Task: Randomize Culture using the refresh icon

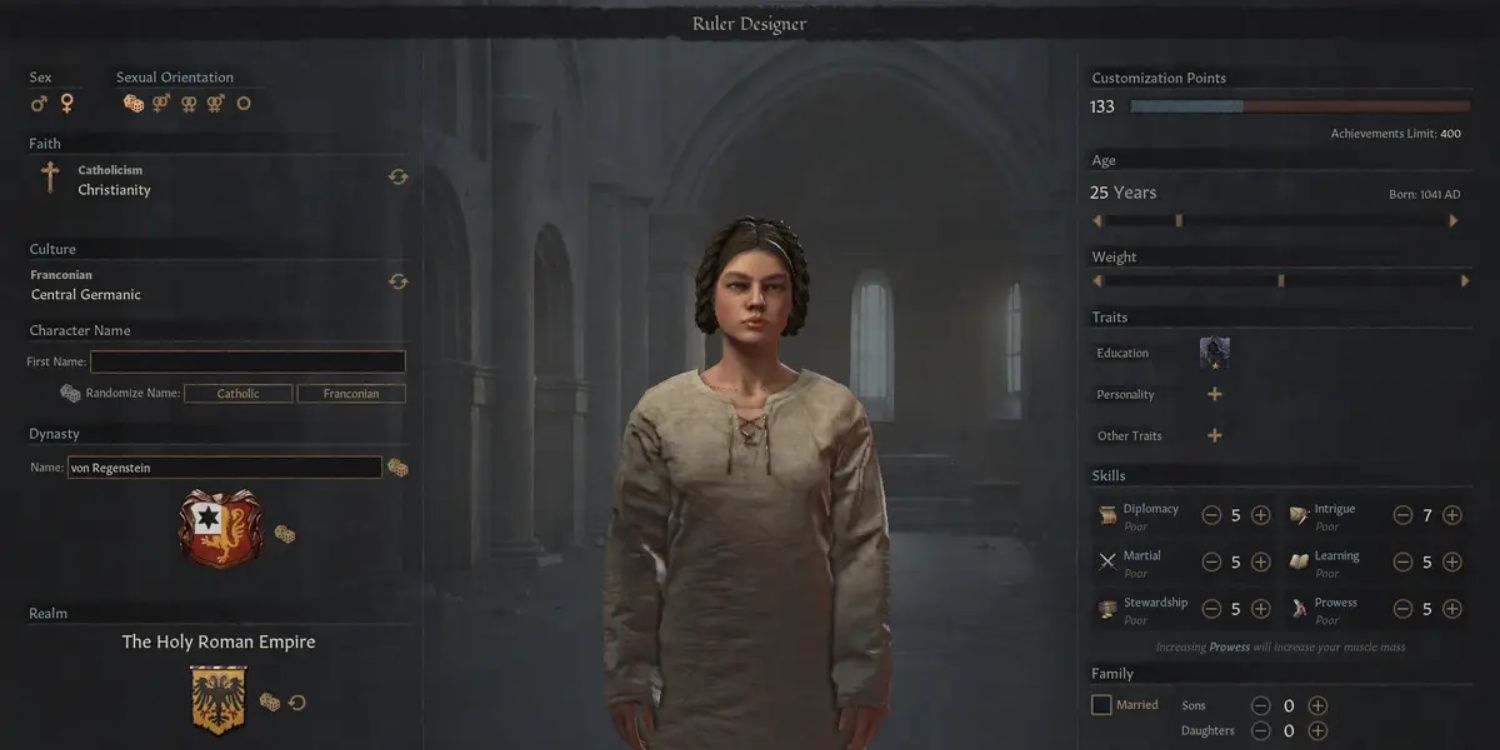Action: pos(398,282)
